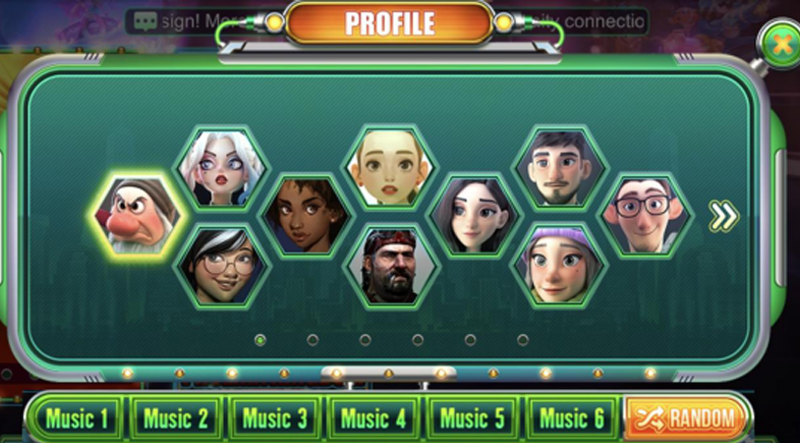Screen dimensions: 800x443
Task: Switch to Music 2
Action: (x=175, y=418)
